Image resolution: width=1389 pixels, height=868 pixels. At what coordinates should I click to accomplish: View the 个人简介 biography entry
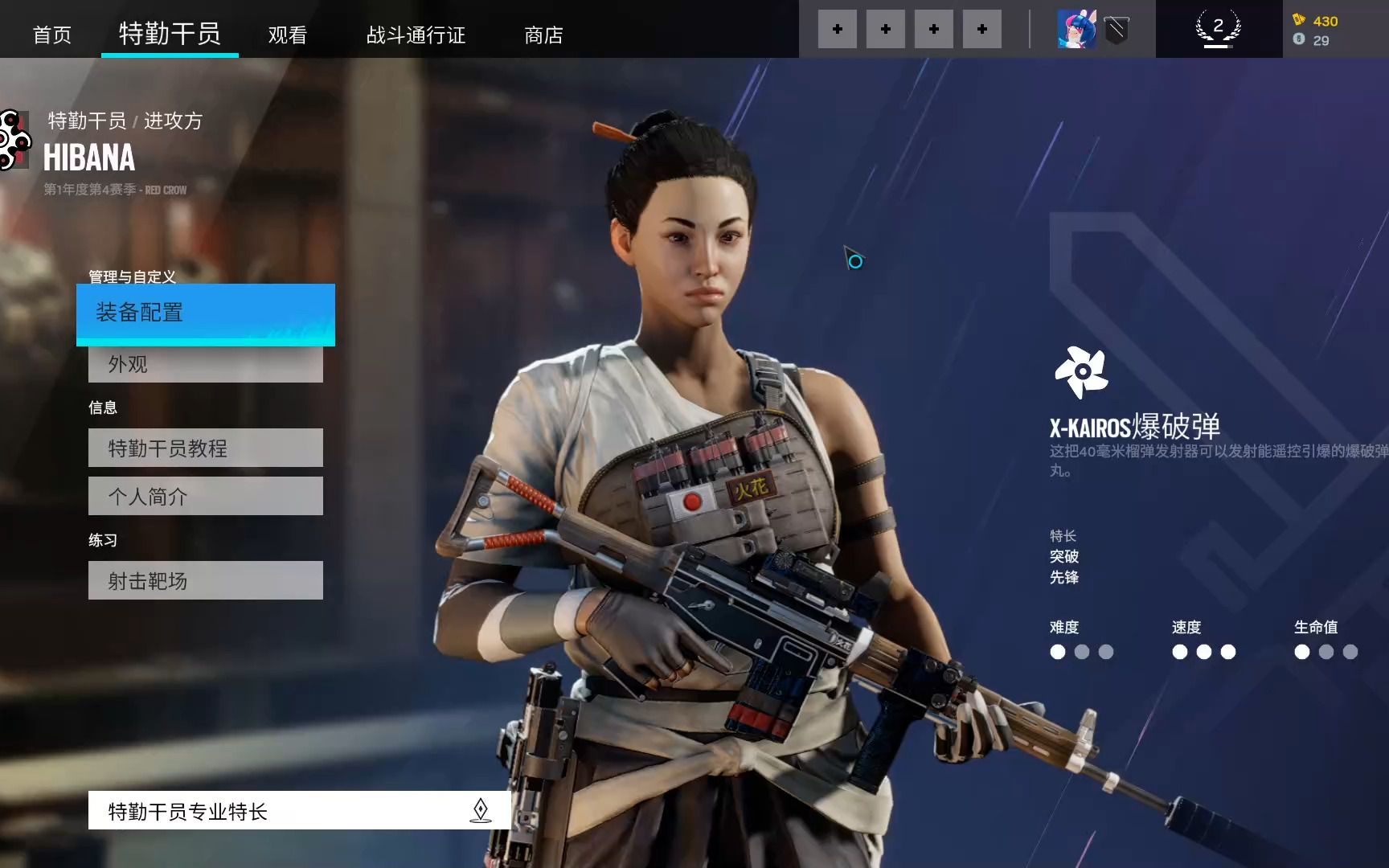(206, 496)
